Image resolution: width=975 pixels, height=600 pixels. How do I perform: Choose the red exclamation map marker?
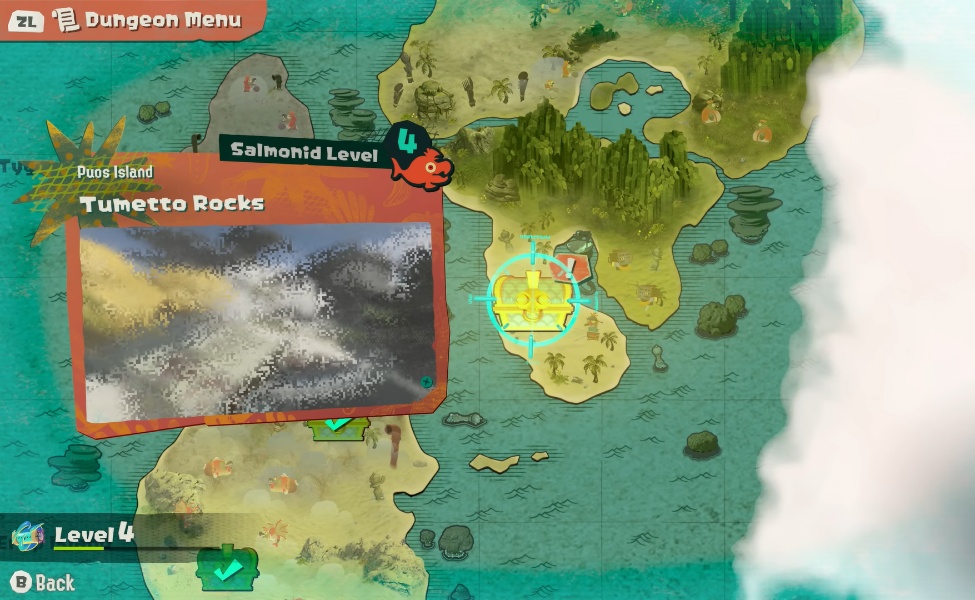(571, 266)
